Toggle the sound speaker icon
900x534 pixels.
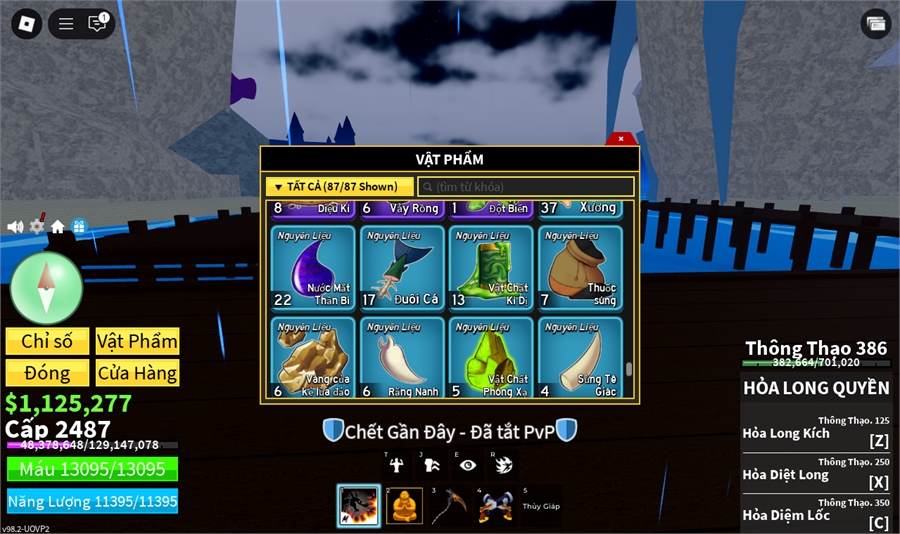(15, 227)
